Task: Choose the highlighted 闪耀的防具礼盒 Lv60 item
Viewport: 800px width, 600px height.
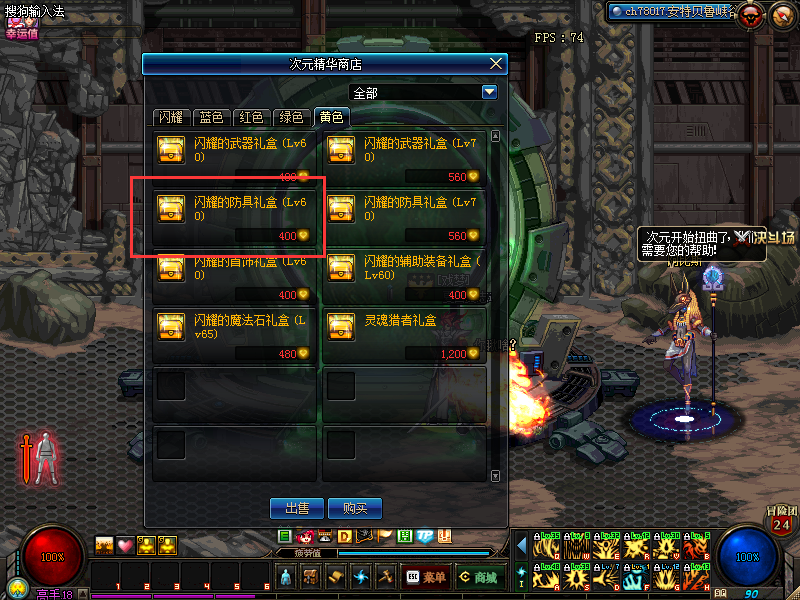Action: tap(236, 217)
